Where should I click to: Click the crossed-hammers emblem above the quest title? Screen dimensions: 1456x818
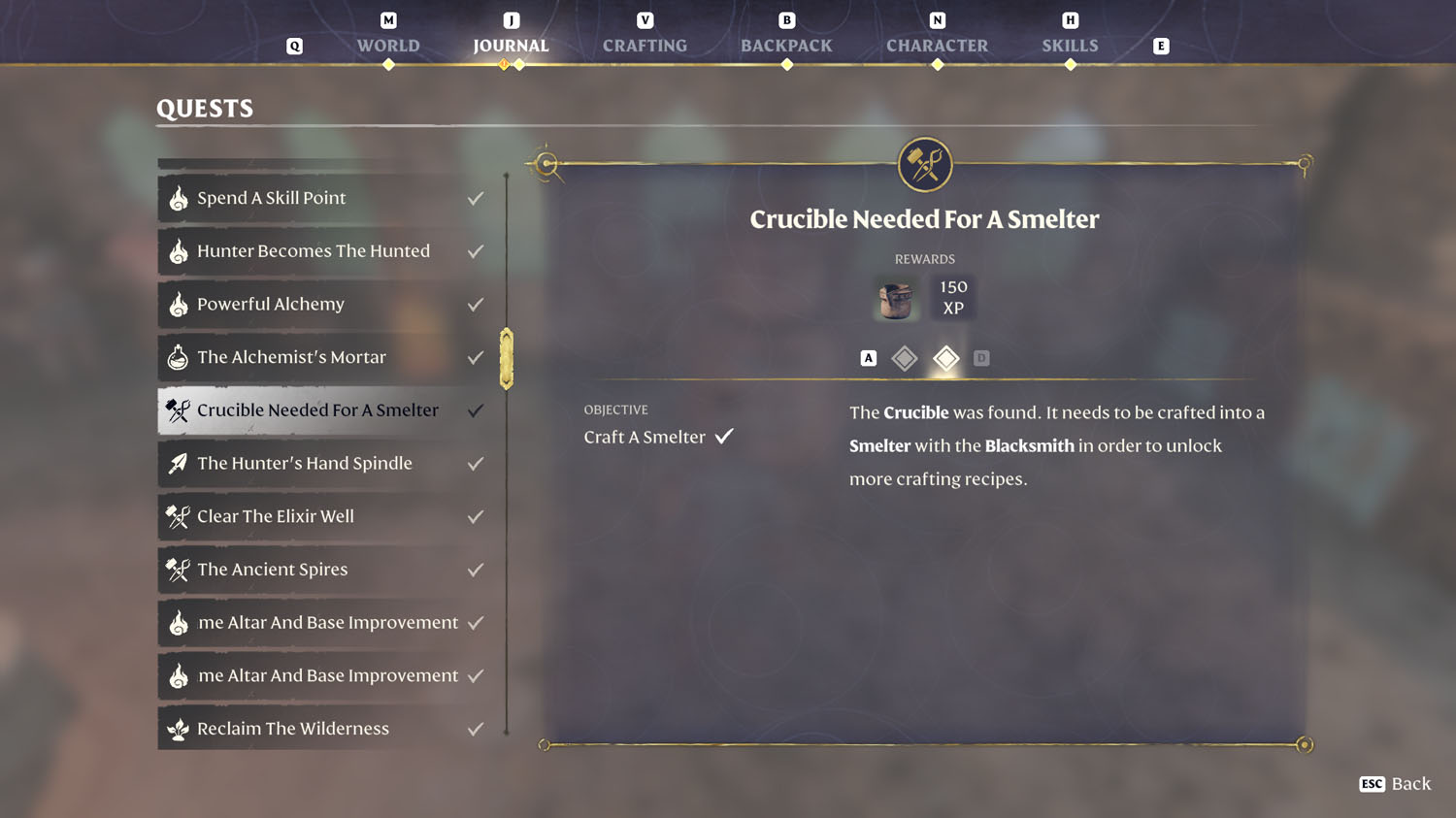924,164
